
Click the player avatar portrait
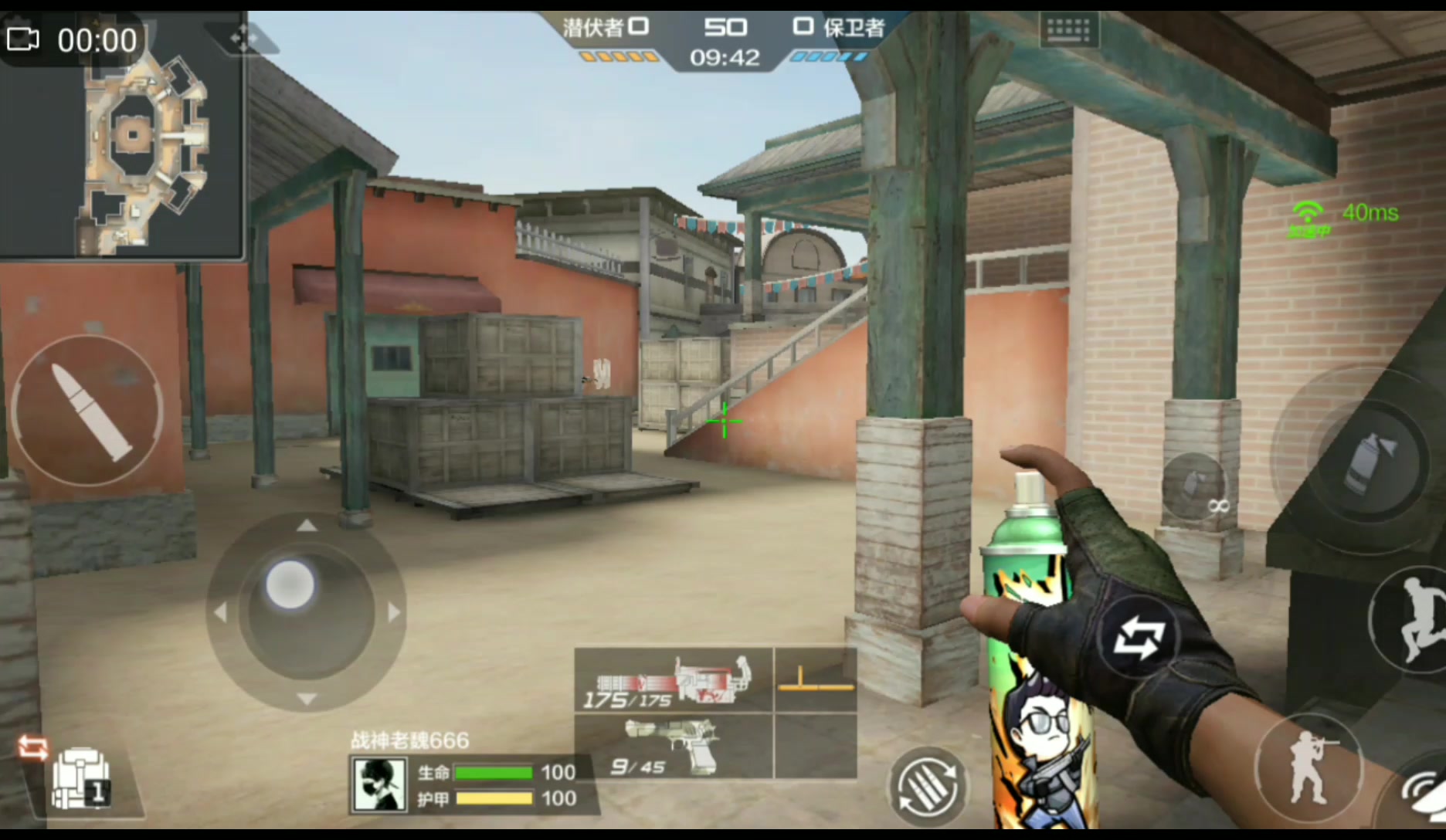[379, 784]
